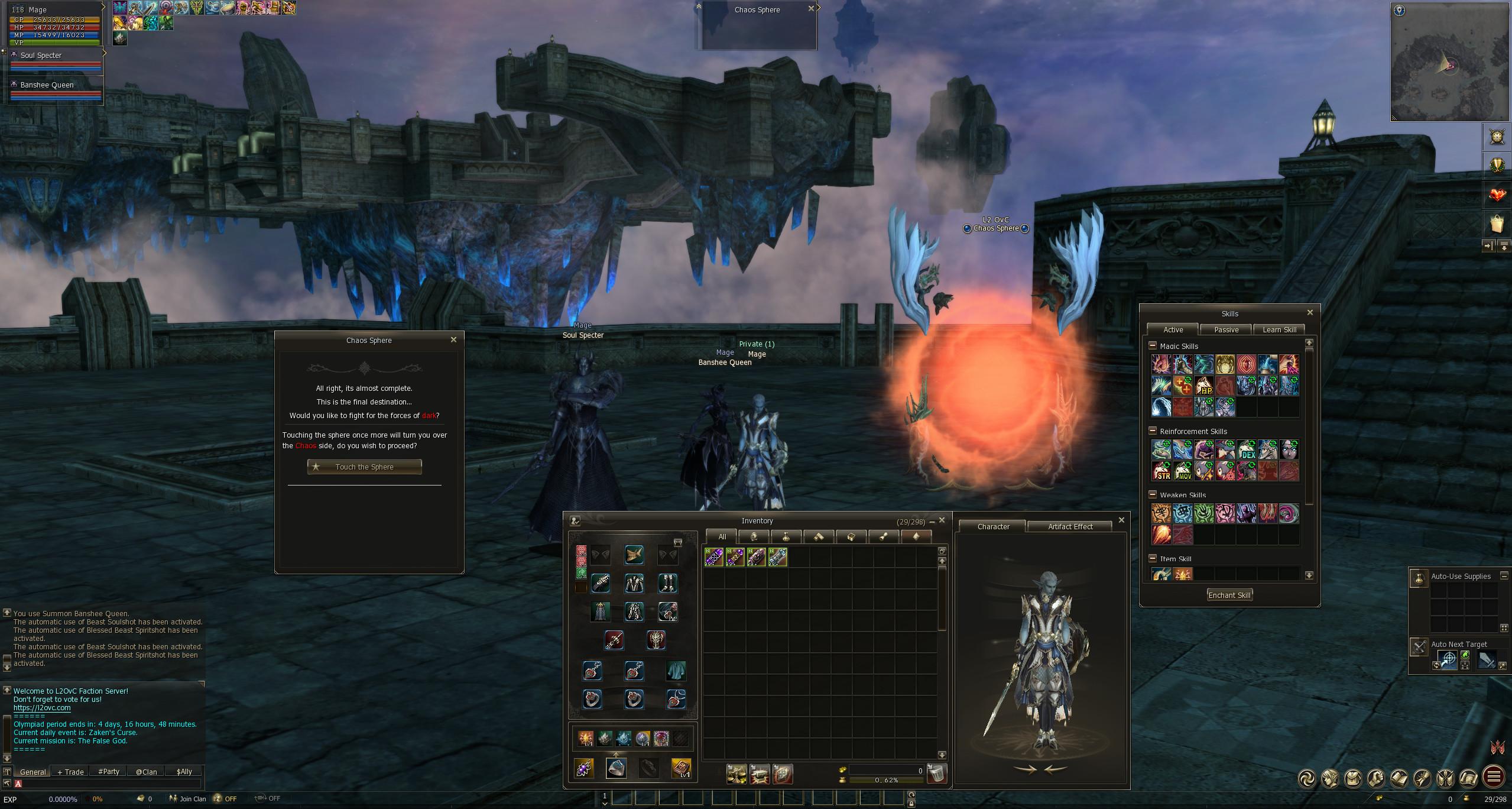This screenshot has width=1512, height=809.
Task: Select the Clan chat tab
Action: tap(147, 772)
